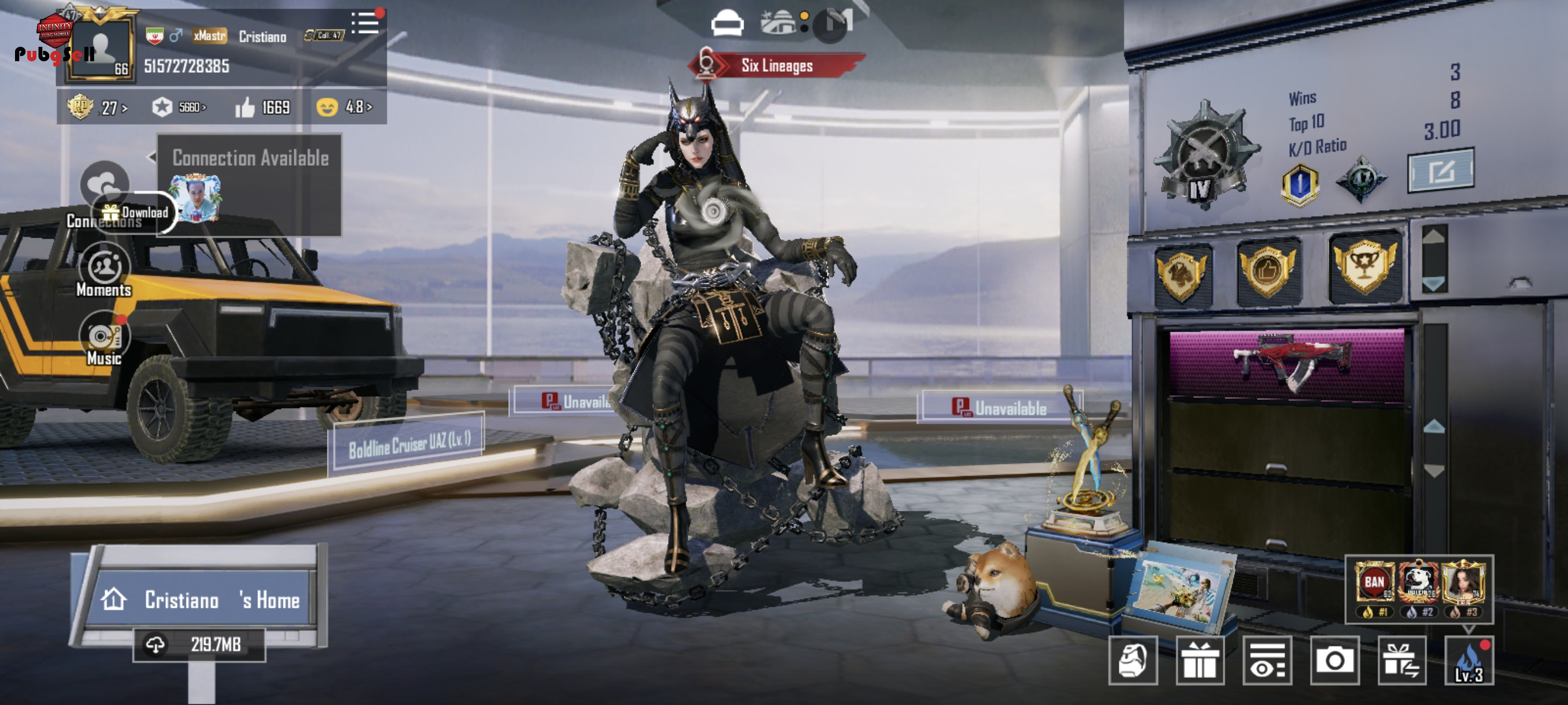This screenshot has height=705, width=1568.
Task: Select the Six Lineages title banner
Action: click(776, 66)
